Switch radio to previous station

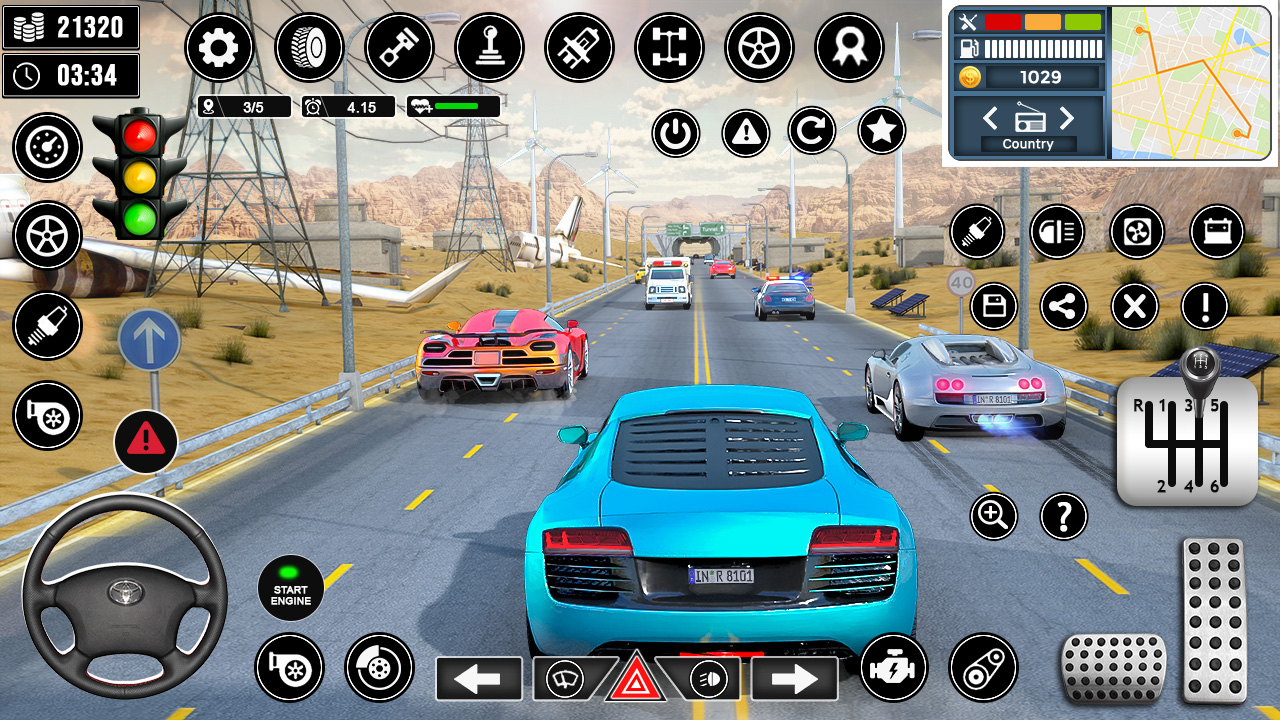click(989, 119)
